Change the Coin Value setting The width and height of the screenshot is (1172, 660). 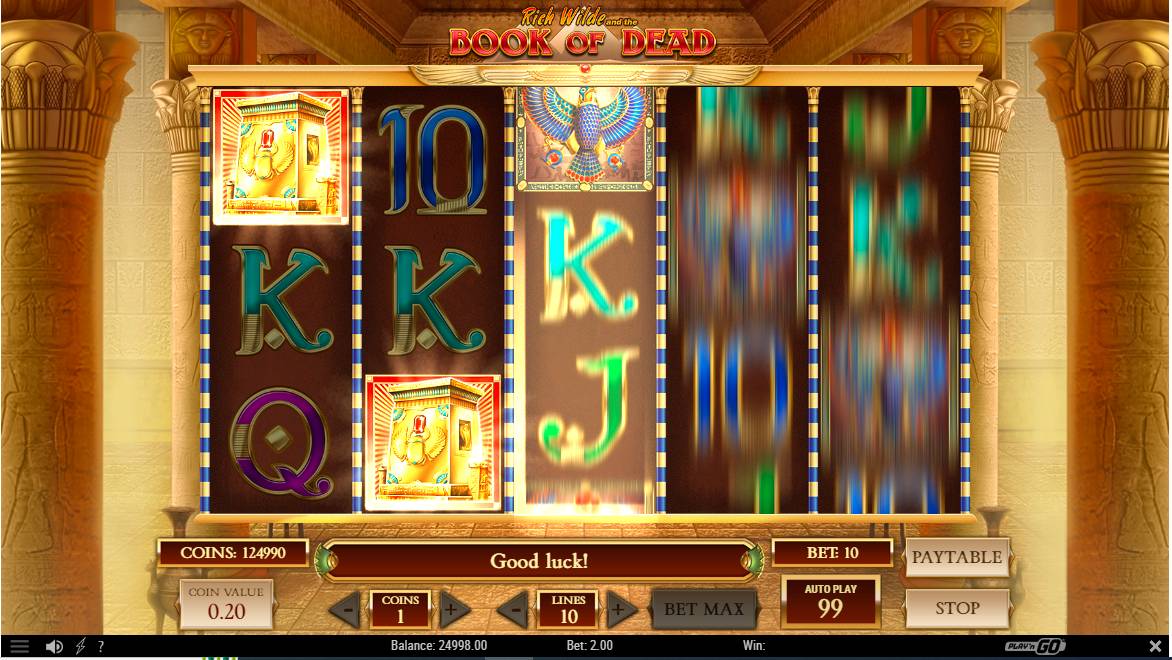tap(226, 604)
